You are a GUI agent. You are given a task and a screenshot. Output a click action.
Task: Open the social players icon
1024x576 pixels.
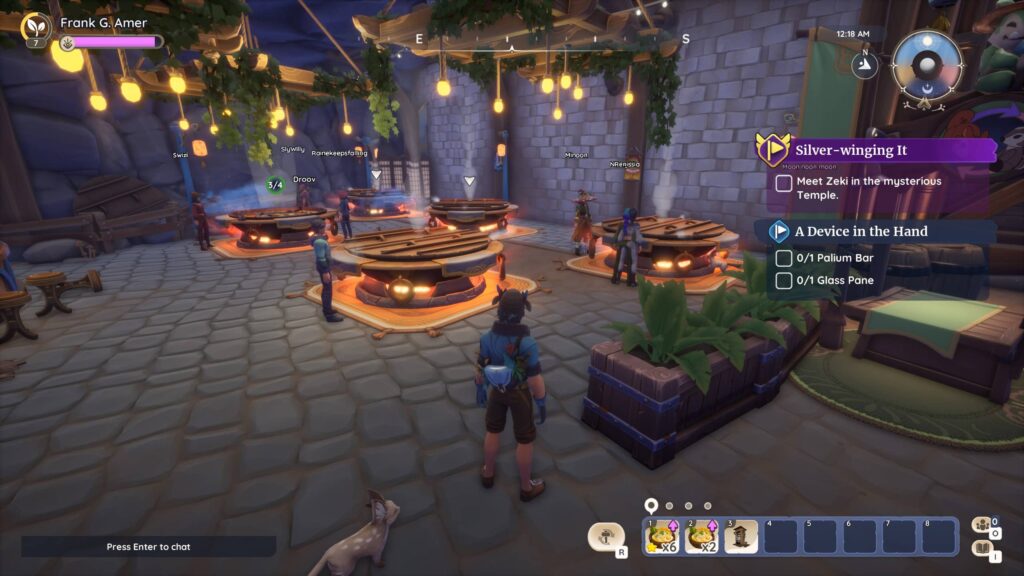point(982,525)
